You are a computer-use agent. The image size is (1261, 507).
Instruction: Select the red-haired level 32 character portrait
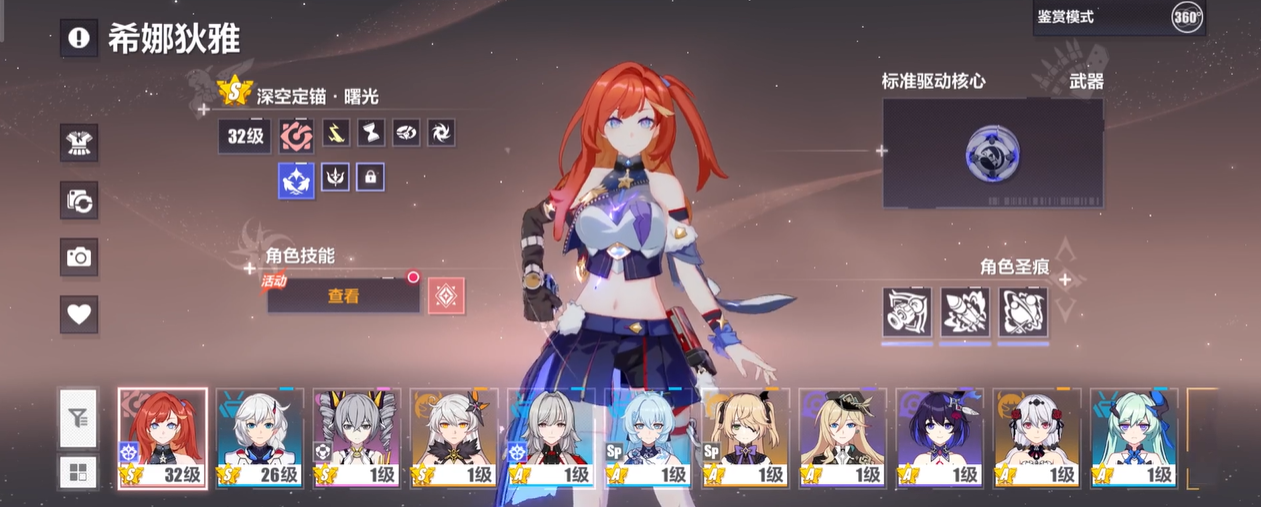click(163, 438)
